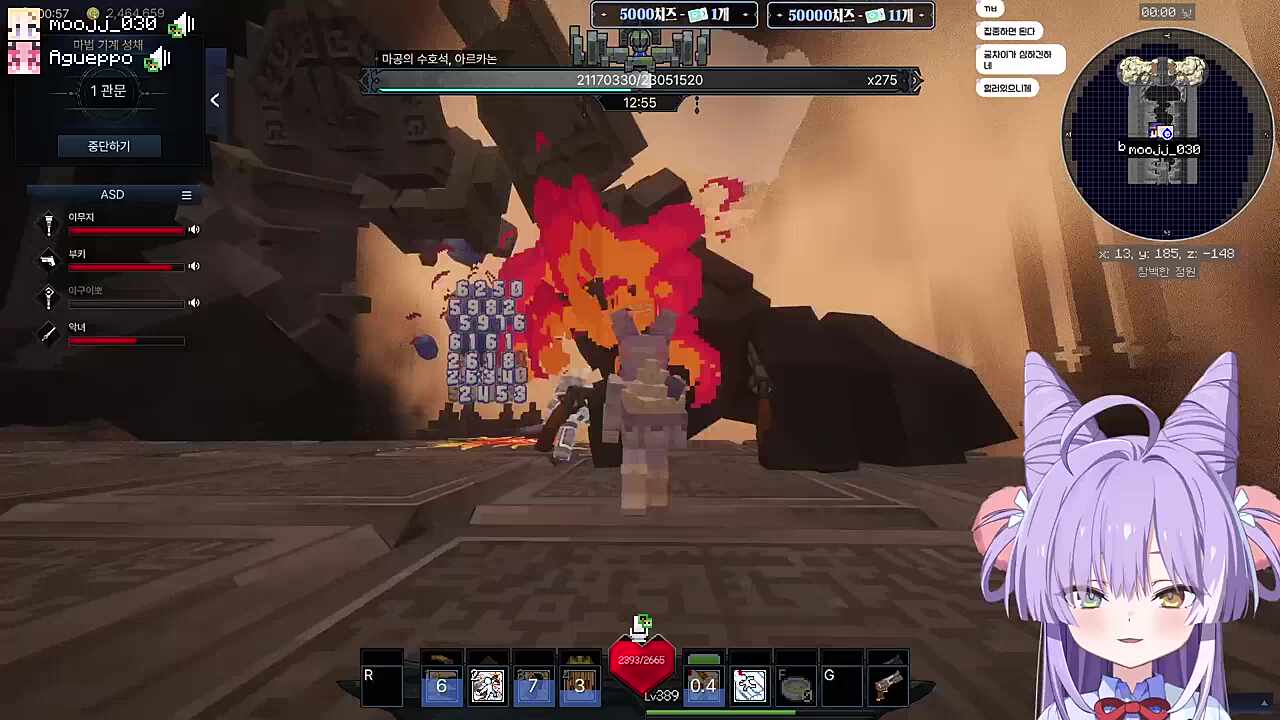
Task: Select the chest item slot showing 3
Action: click(579, 685)
